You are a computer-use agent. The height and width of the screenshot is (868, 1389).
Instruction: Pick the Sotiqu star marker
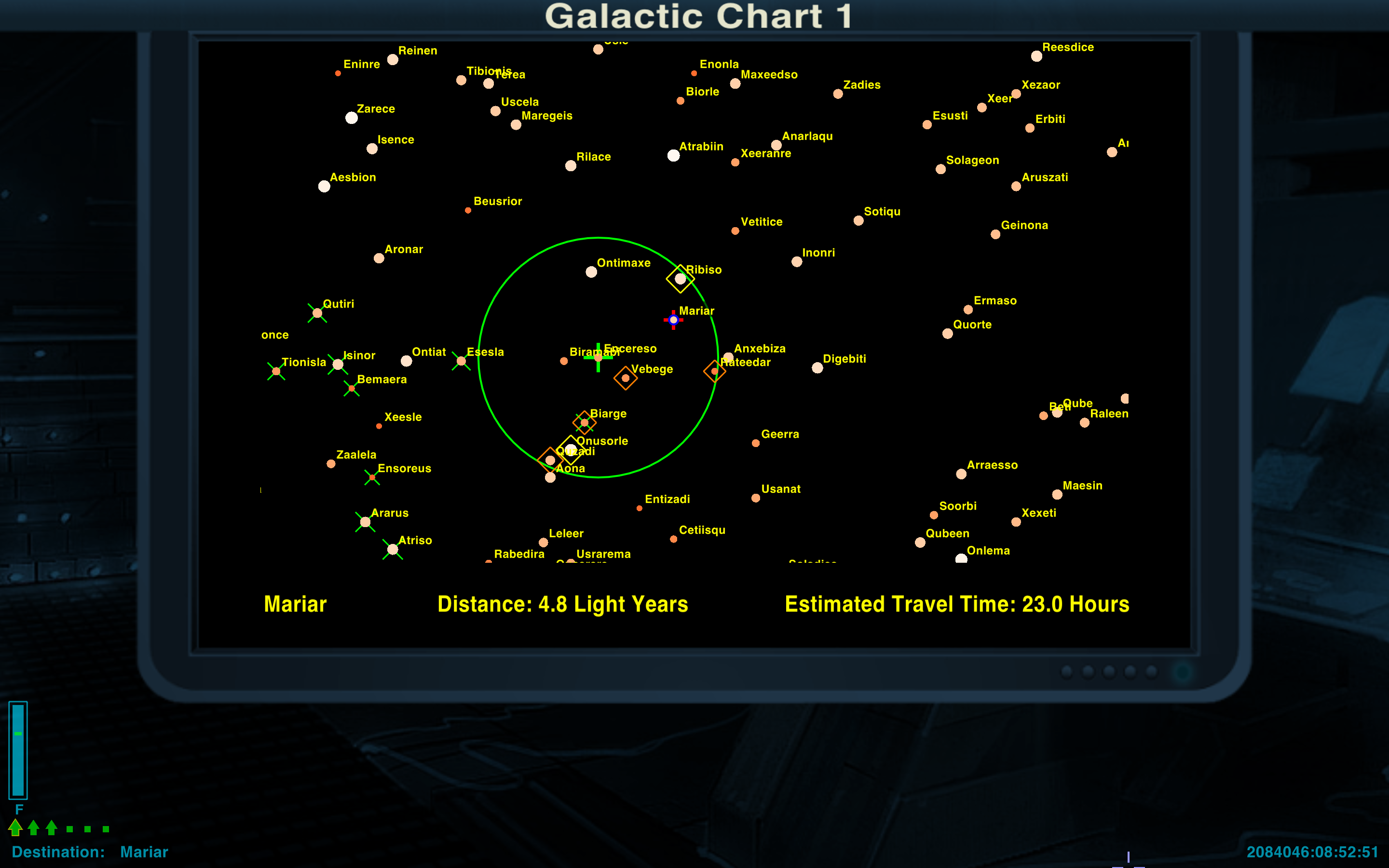click(x=858, y=221)
